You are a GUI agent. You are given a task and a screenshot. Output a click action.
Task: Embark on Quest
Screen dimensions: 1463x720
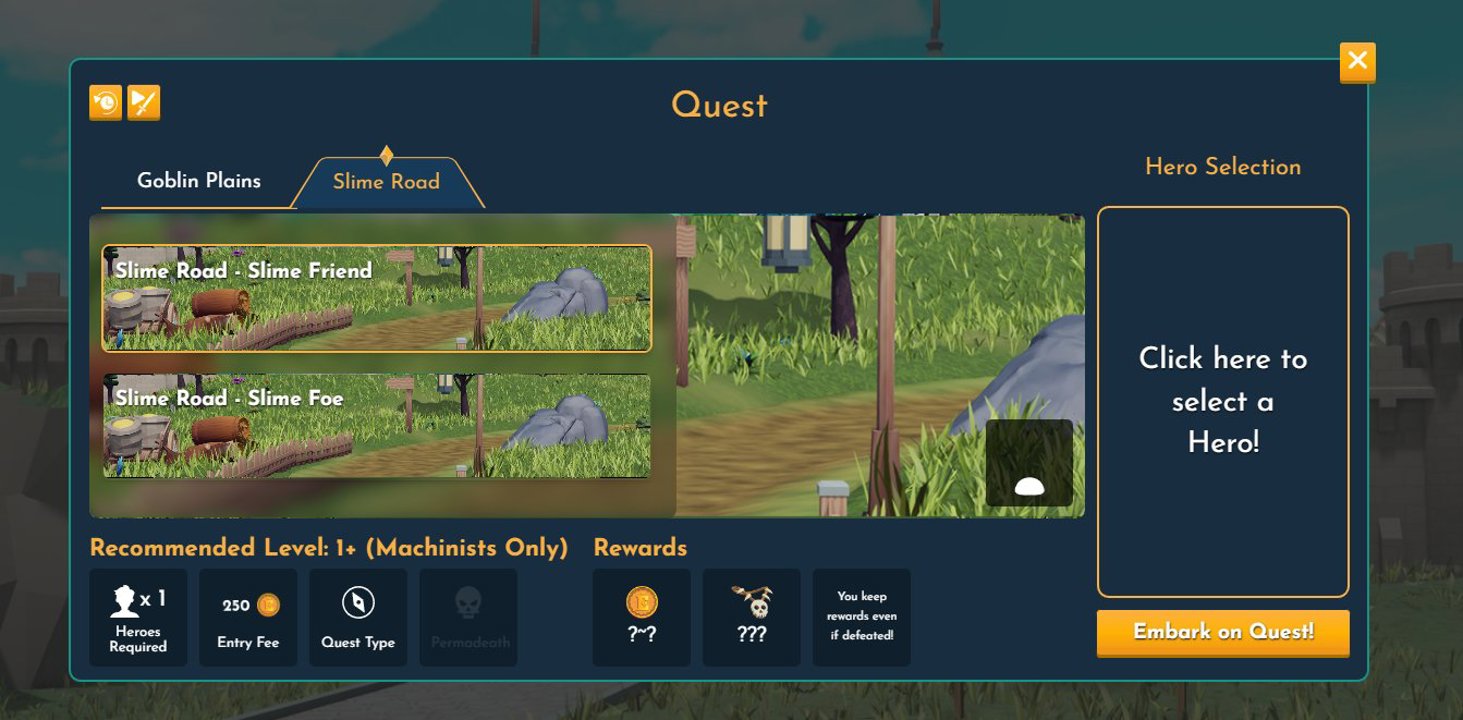(1222, 632)
